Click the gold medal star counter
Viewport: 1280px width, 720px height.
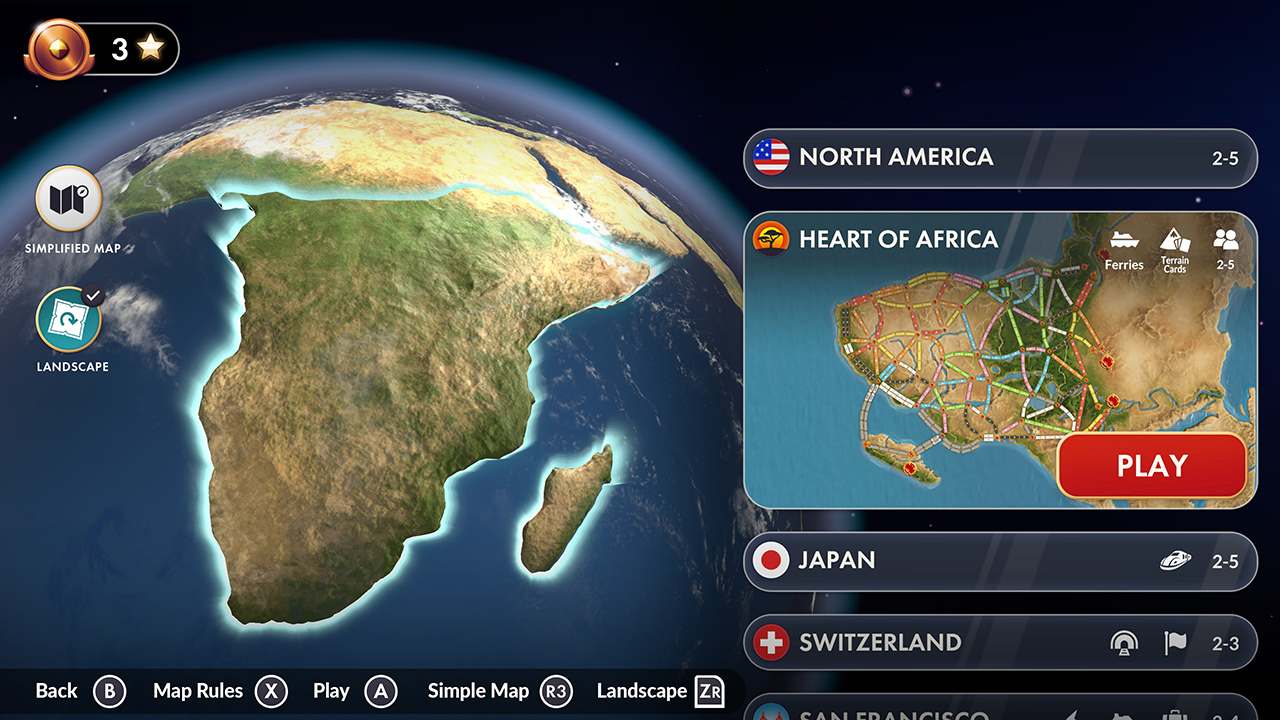tap(97, 47)
